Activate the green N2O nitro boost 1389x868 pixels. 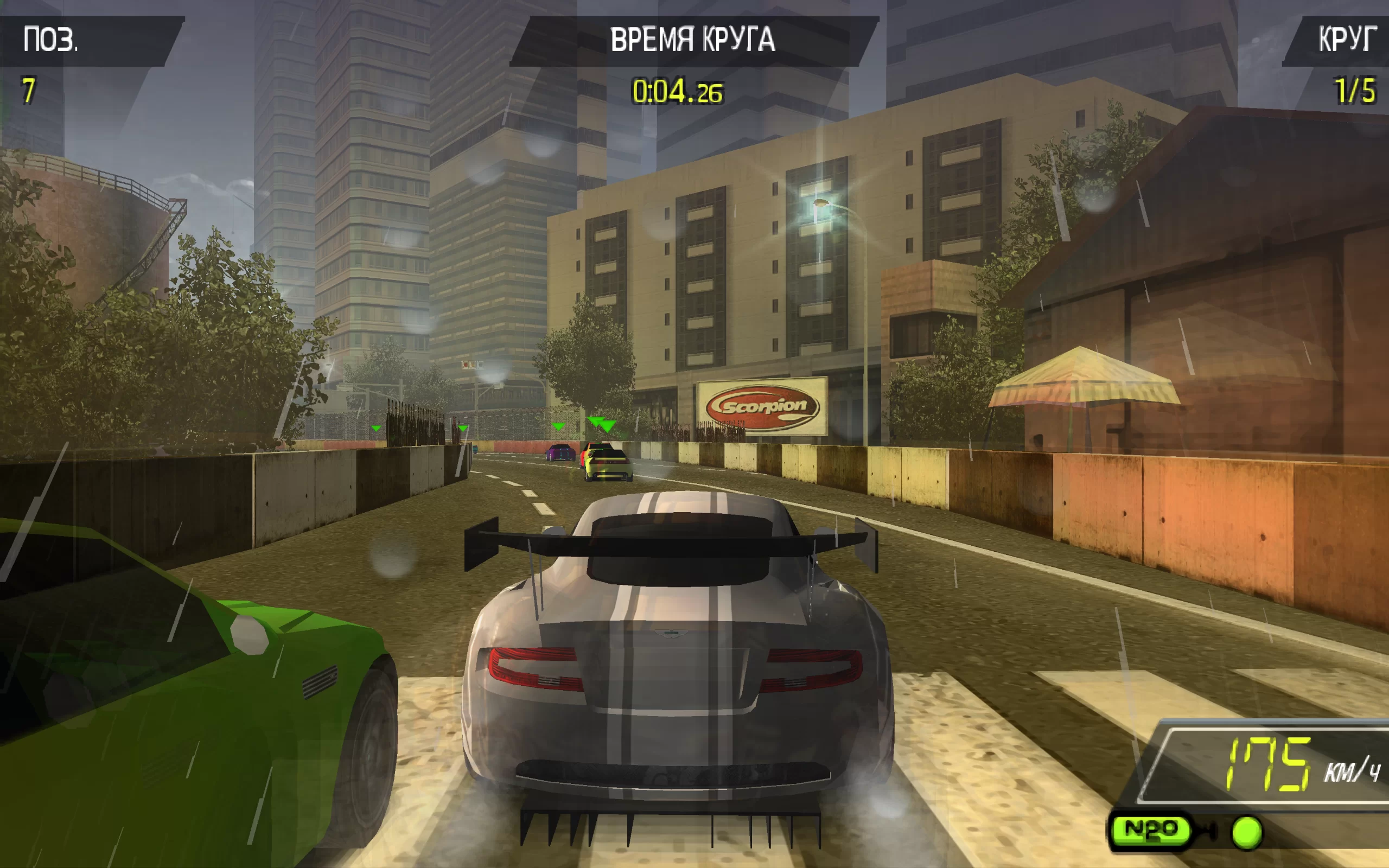(1150, 829)
